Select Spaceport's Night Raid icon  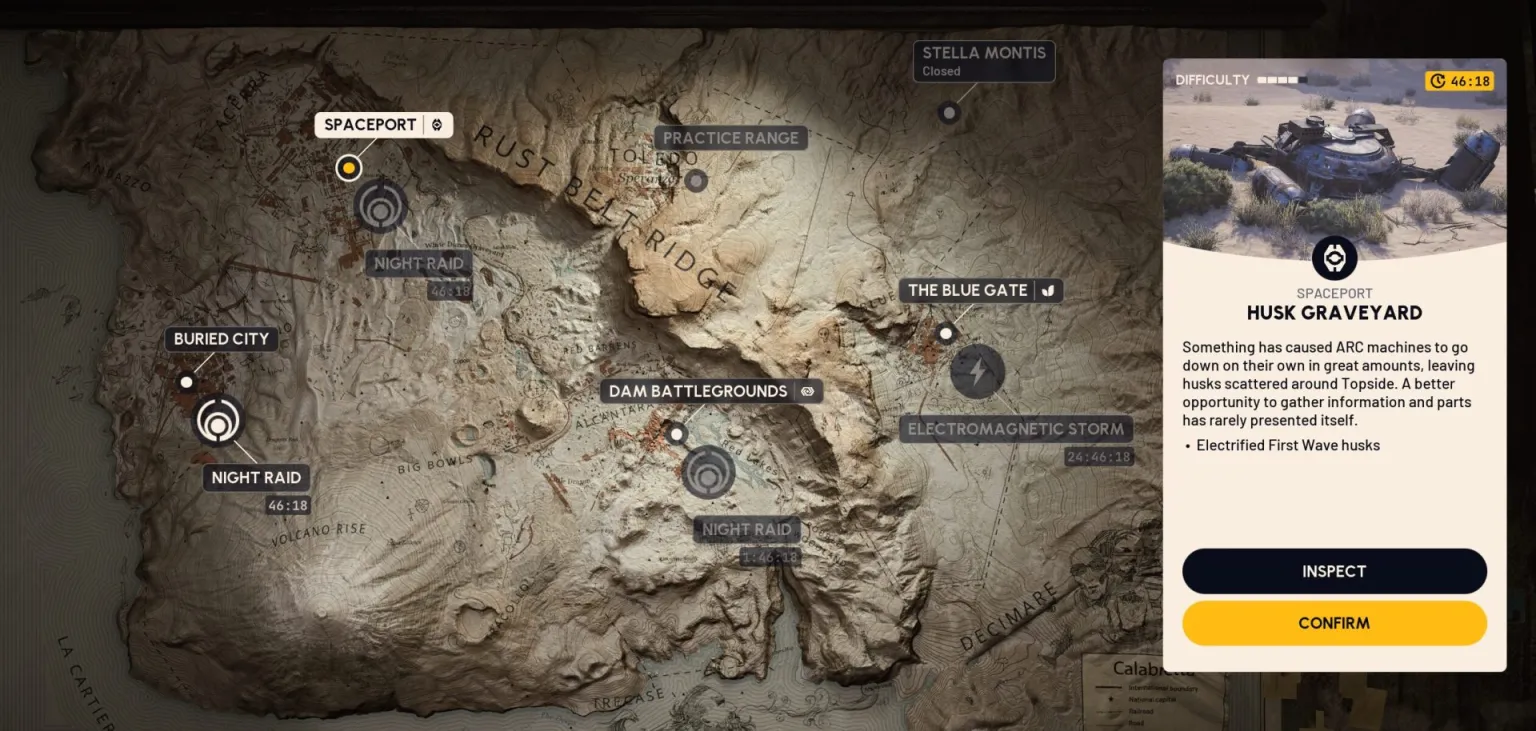[x=381, y=206]
